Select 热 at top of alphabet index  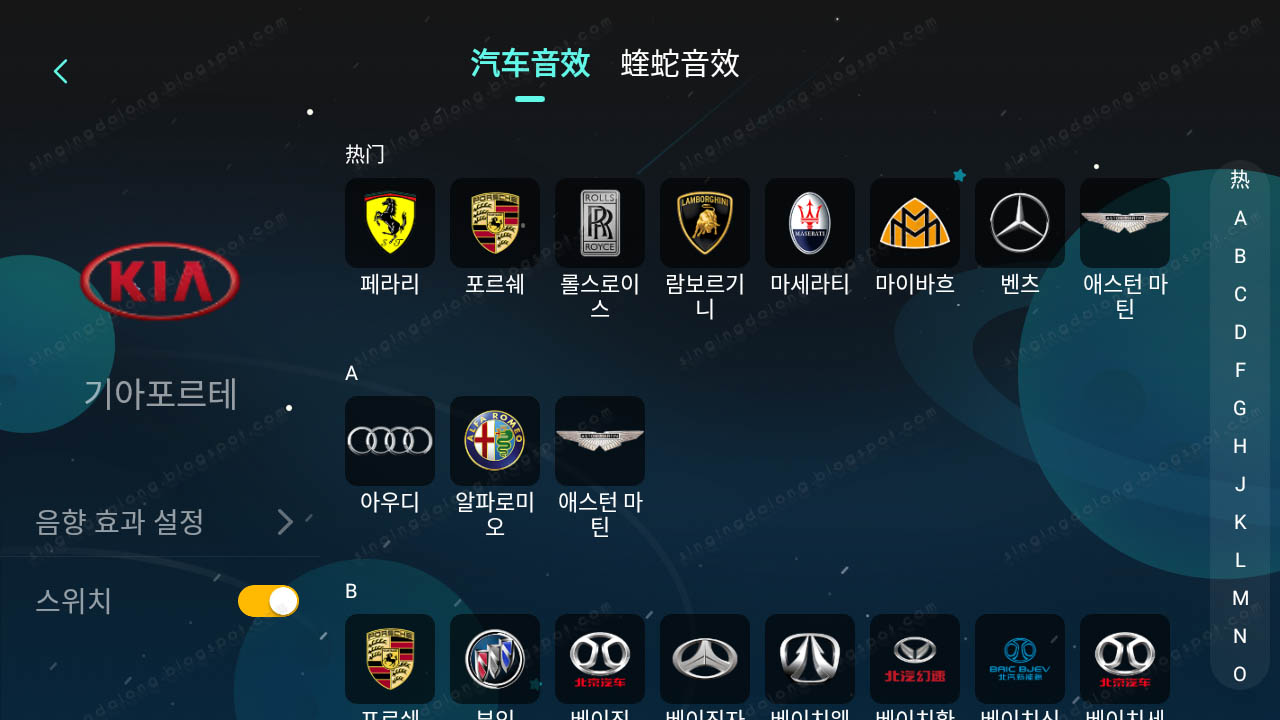(1240, 181)
